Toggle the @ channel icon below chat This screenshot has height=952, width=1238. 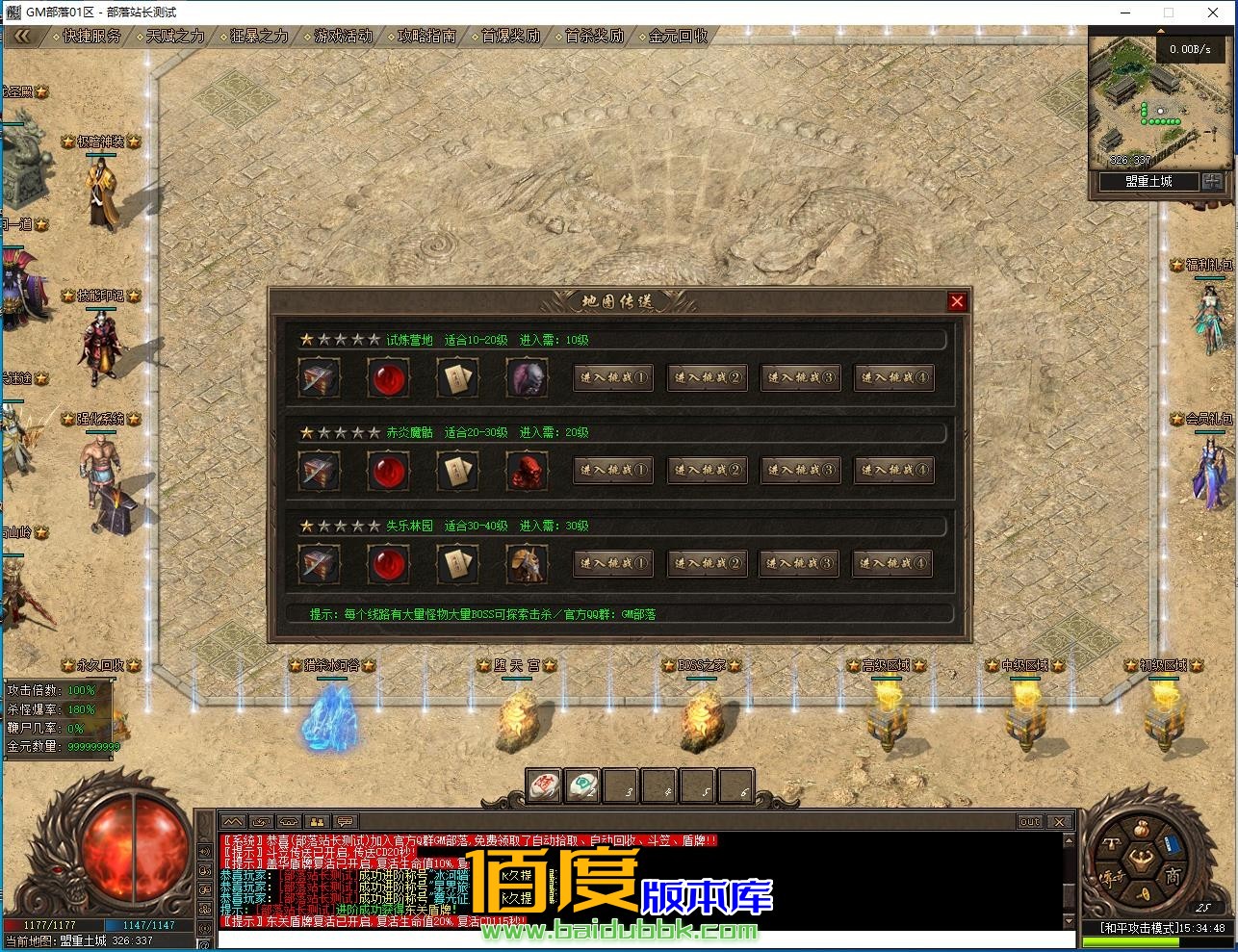pos(203,944)
